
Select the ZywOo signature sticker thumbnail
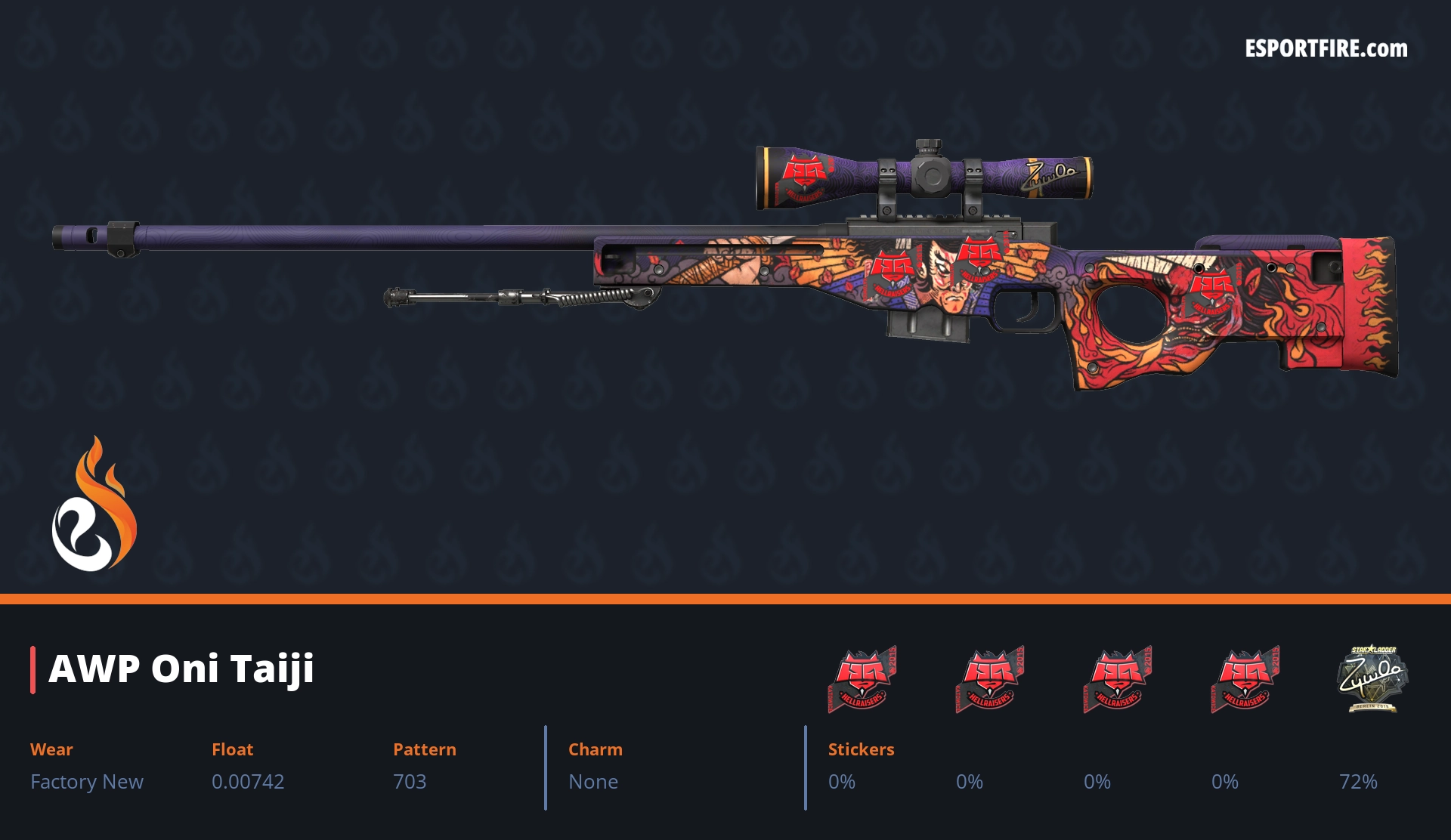click(1372, 678)
